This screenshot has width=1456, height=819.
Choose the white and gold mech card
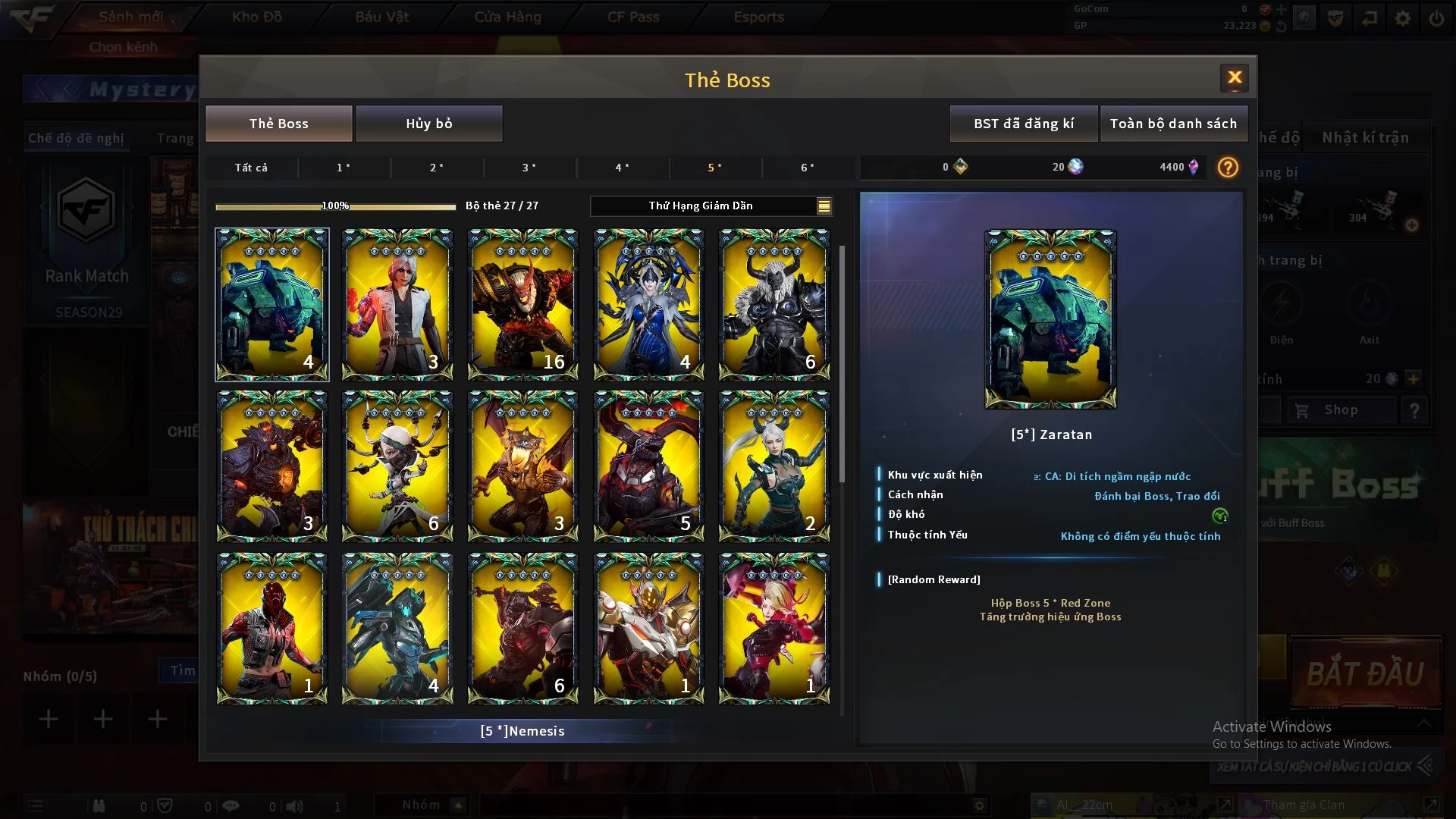[x=648, y=628]
